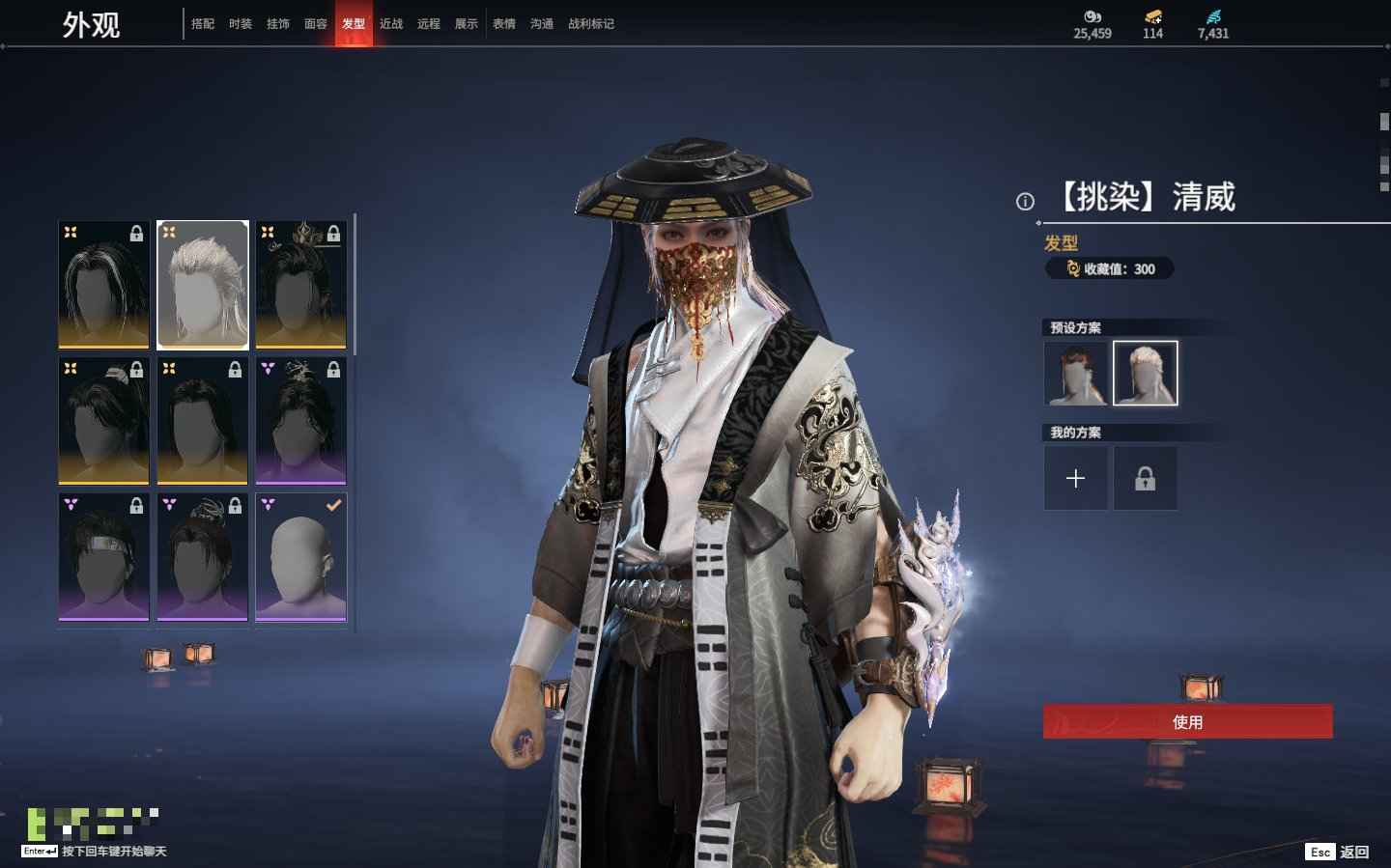Open the 战利标记 tab
Viewport: 1391px width, 868px height.
click(x=591, y=24)
